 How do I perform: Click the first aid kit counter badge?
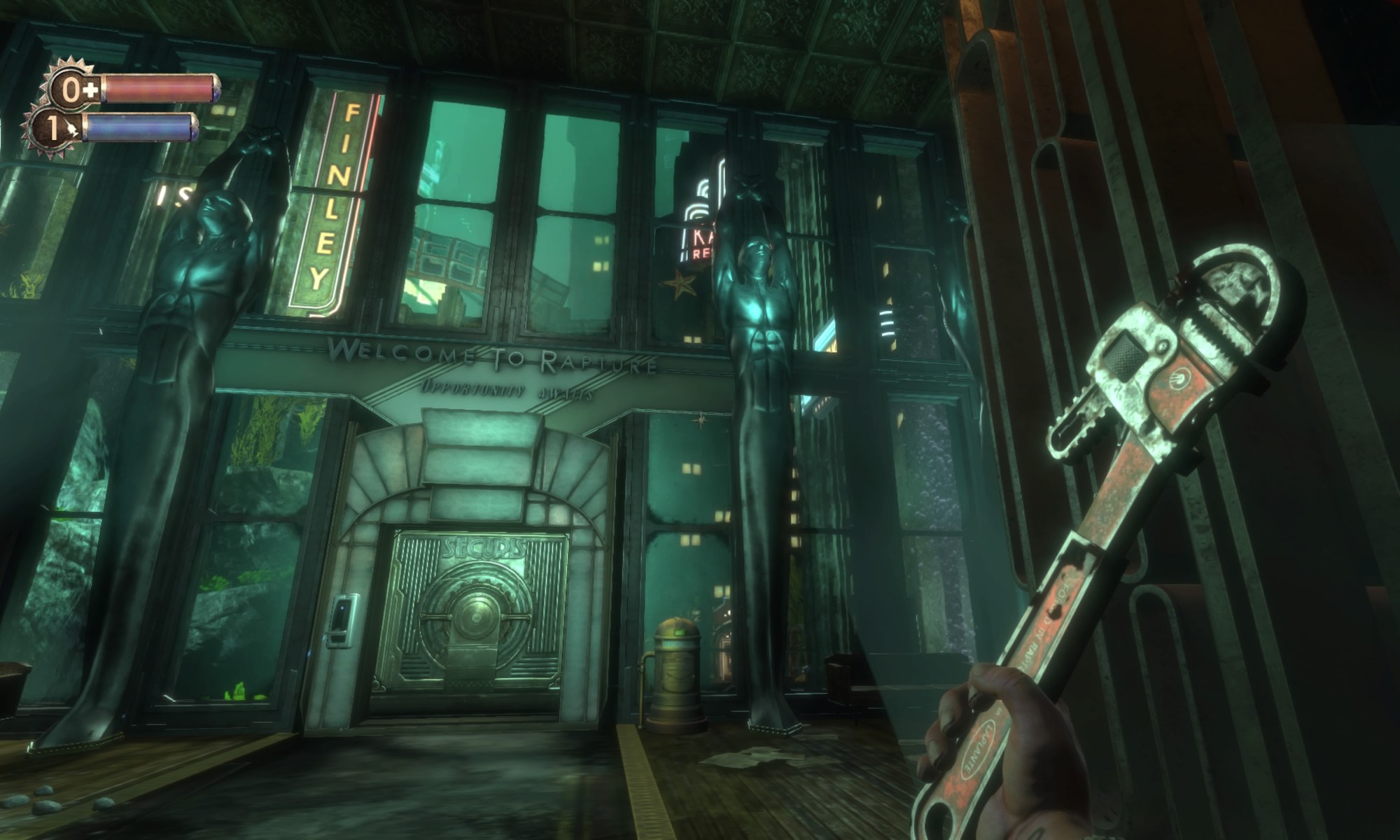tap(75, 90)
